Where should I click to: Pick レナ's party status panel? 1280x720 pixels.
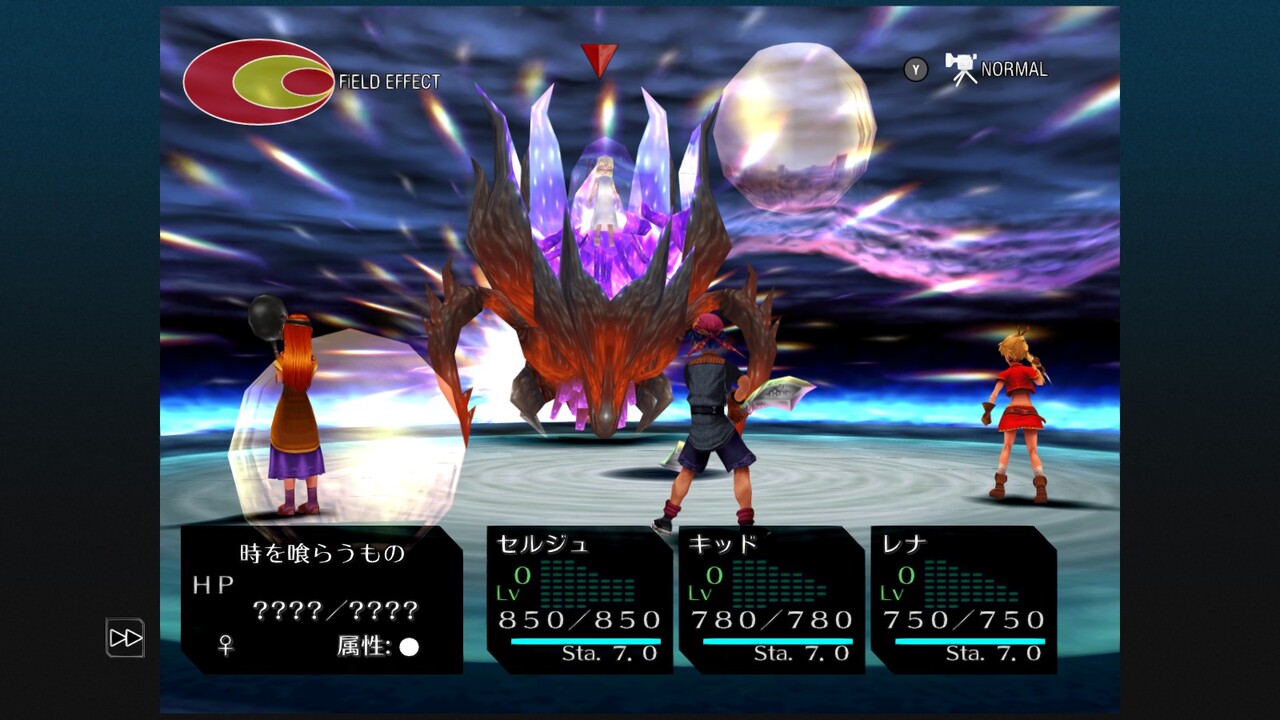(964, 599)
